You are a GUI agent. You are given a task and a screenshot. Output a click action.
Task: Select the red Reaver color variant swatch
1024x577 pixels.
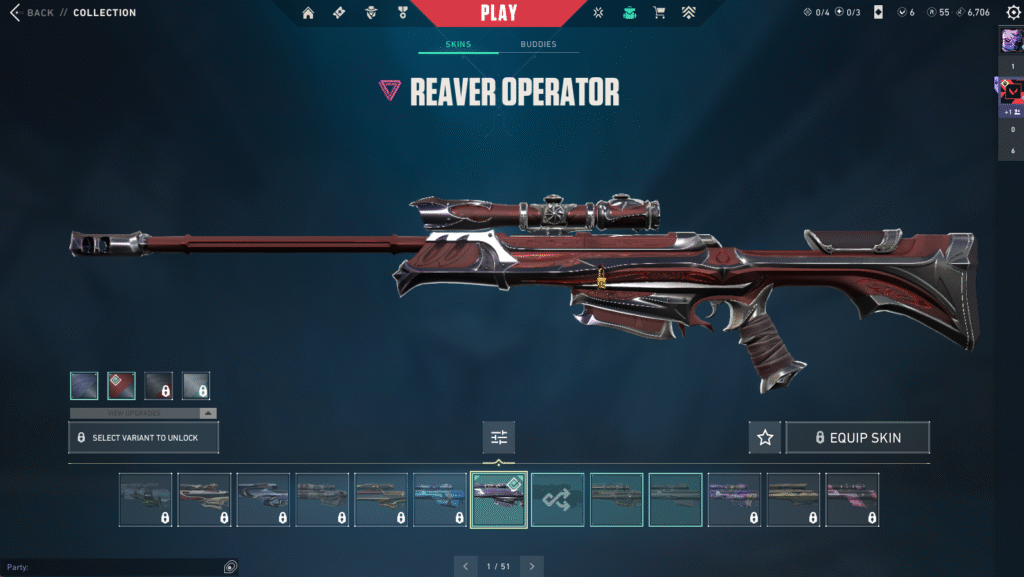click(x=121, y=386)
